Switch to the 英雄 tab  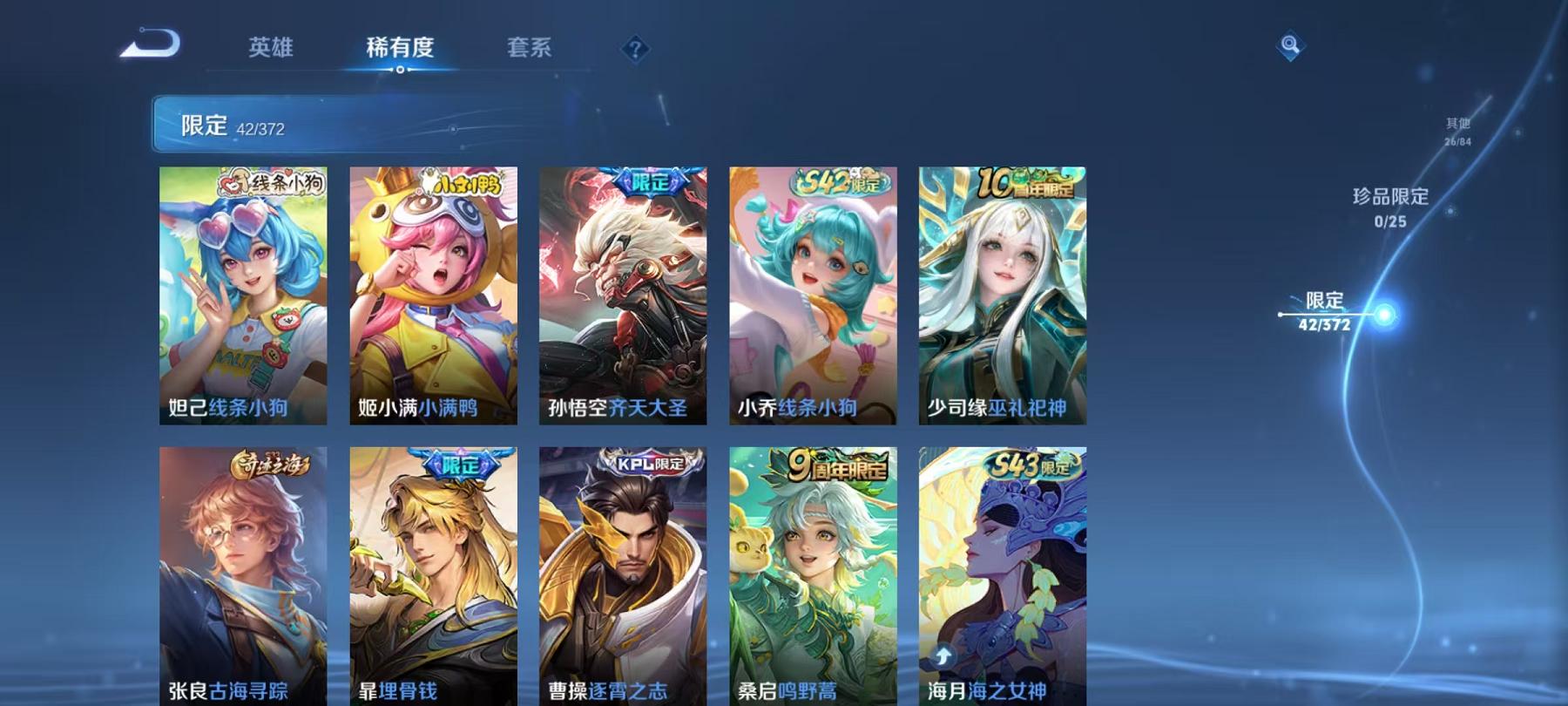[x=270, y=50]
